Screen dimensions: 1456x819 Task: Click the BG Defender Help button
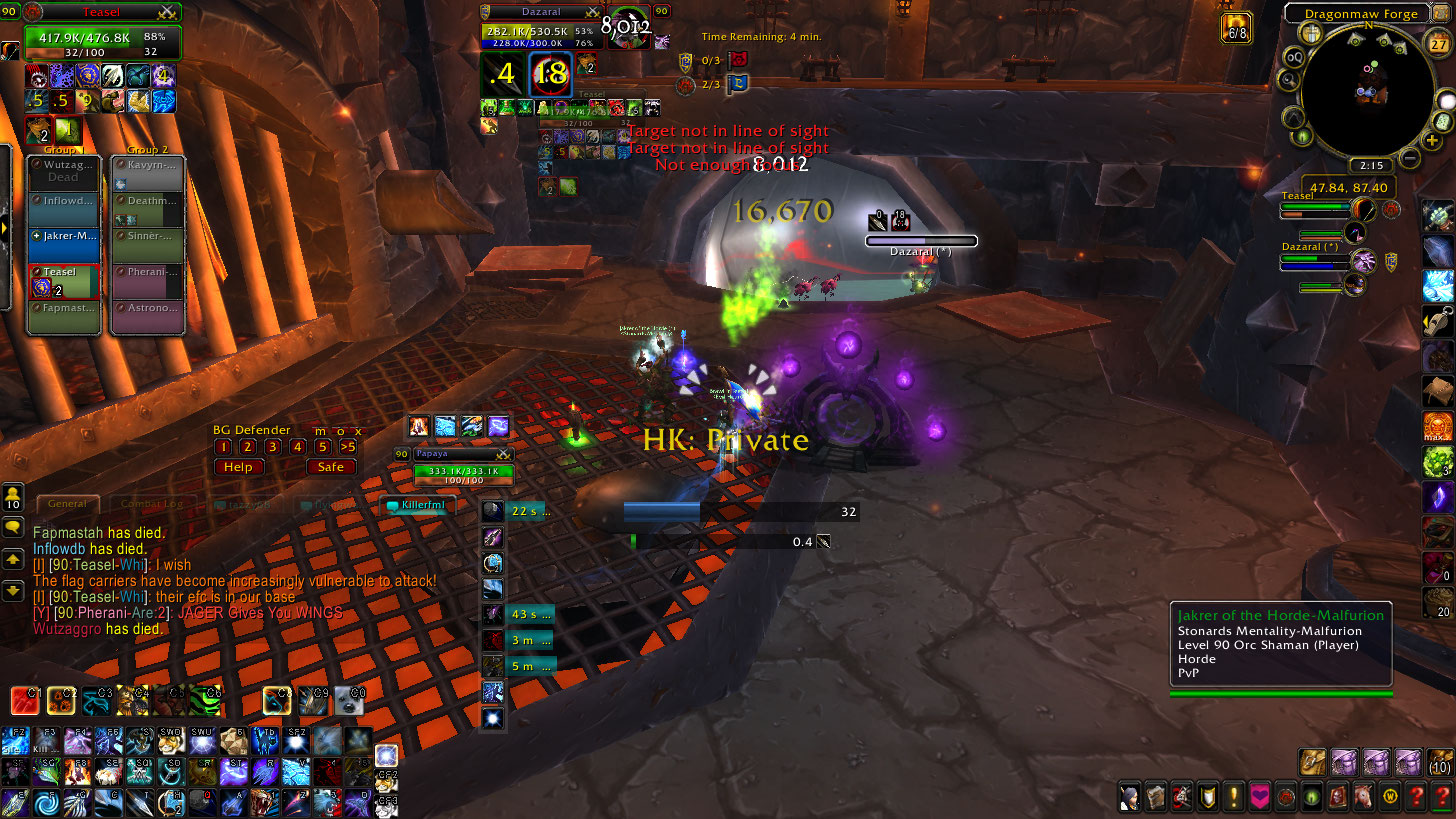point(238,467)
